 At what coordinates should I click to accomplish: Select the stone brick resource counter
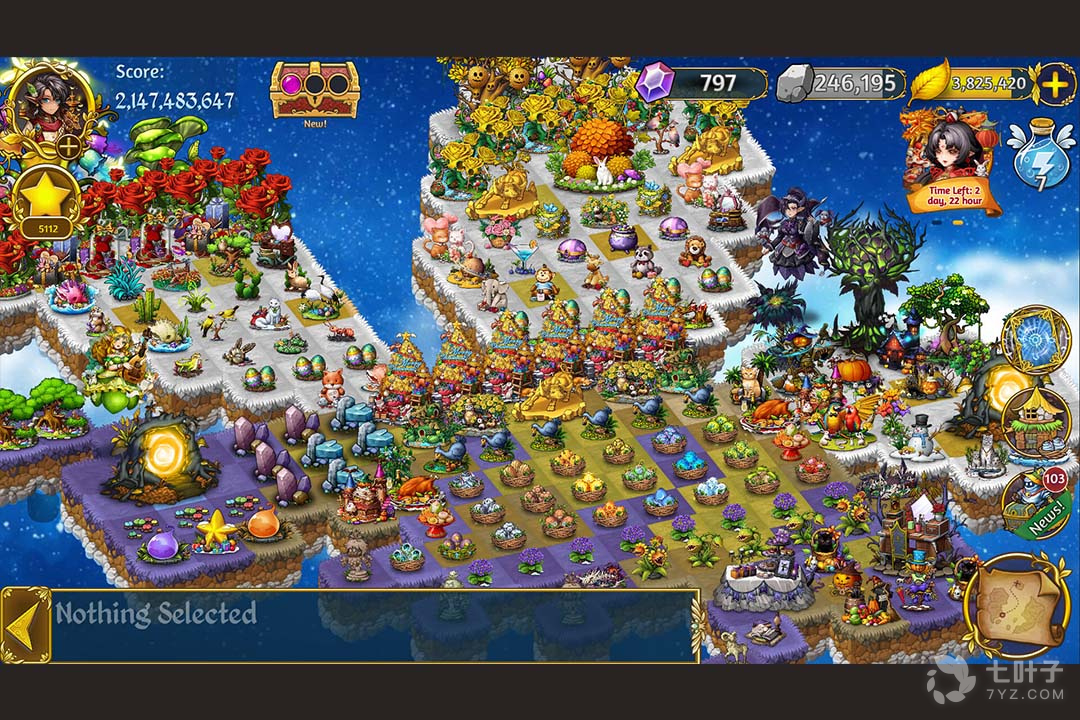[842, 83]
